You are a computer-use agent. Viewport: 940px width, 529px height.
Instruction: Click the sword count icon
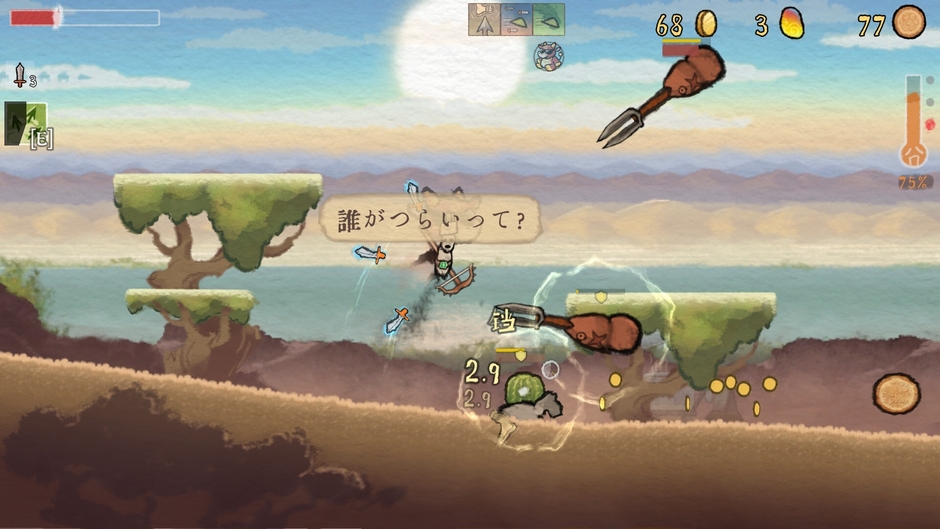point(20,75)
